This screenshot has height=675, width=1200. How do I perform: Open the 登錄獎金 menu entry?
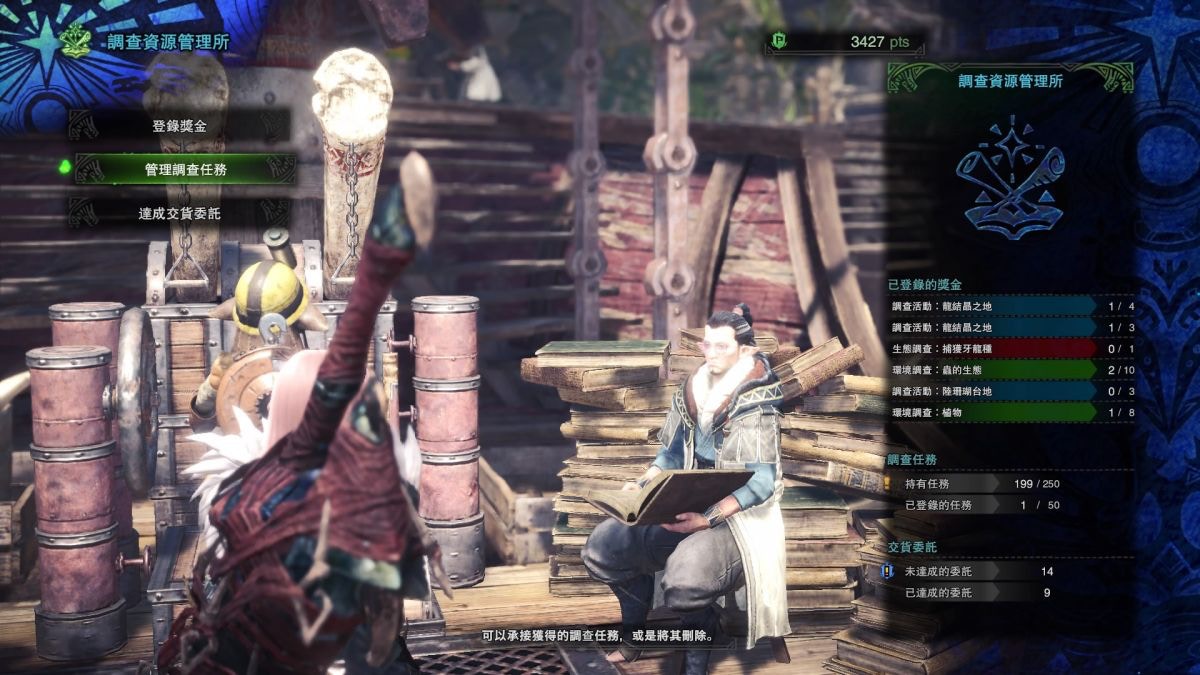(x=180, y=126)
